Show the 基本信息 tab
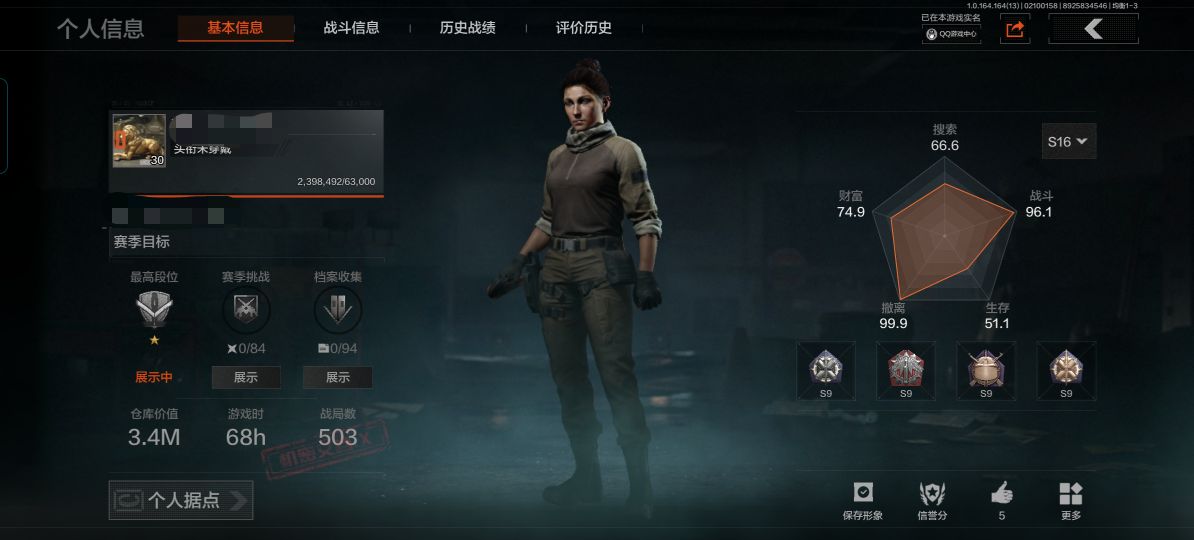The image size is (1194, 540). click(235, 28)
